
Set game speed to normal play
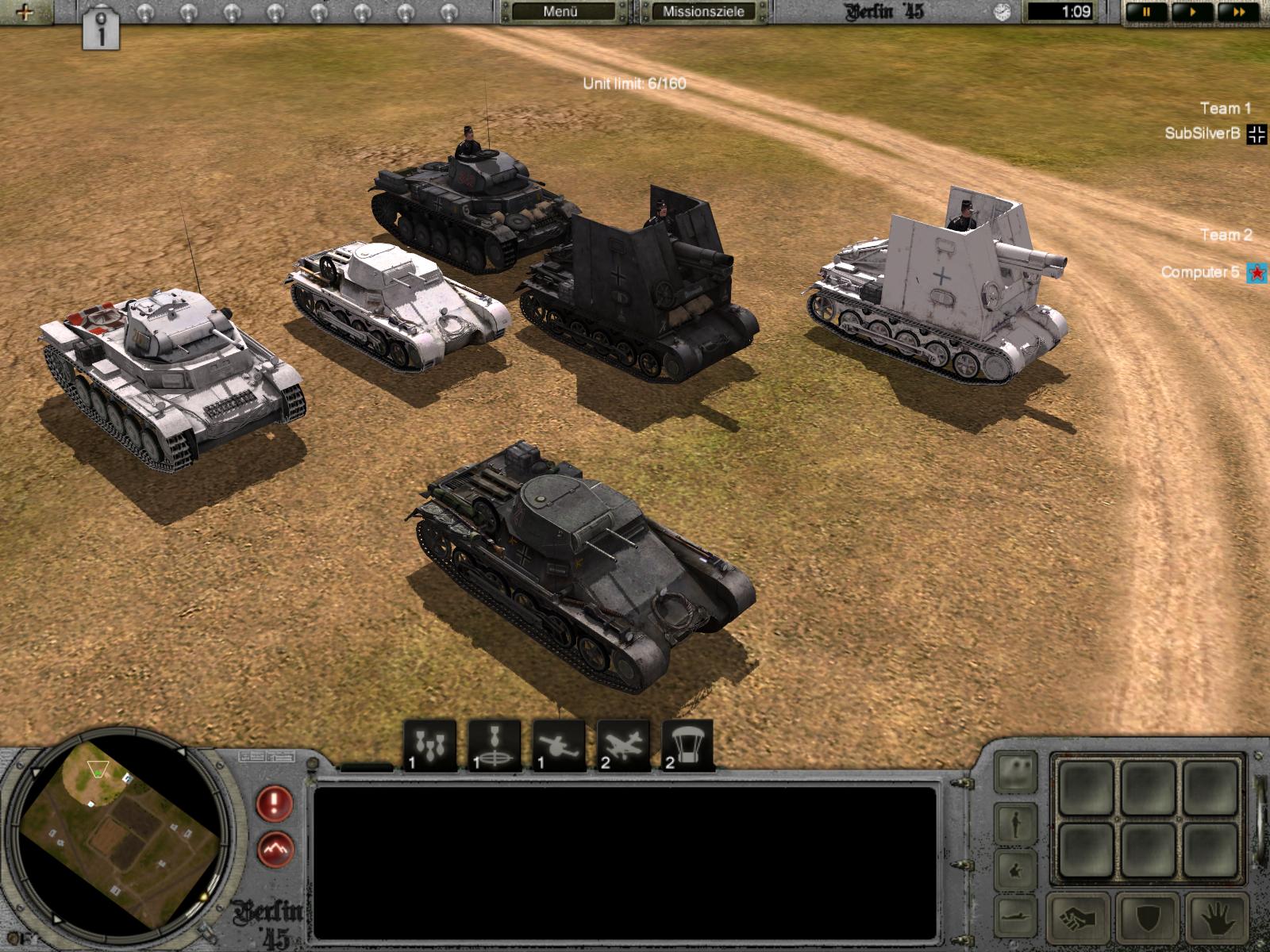pyautogui.click(x=1193, y=12)
